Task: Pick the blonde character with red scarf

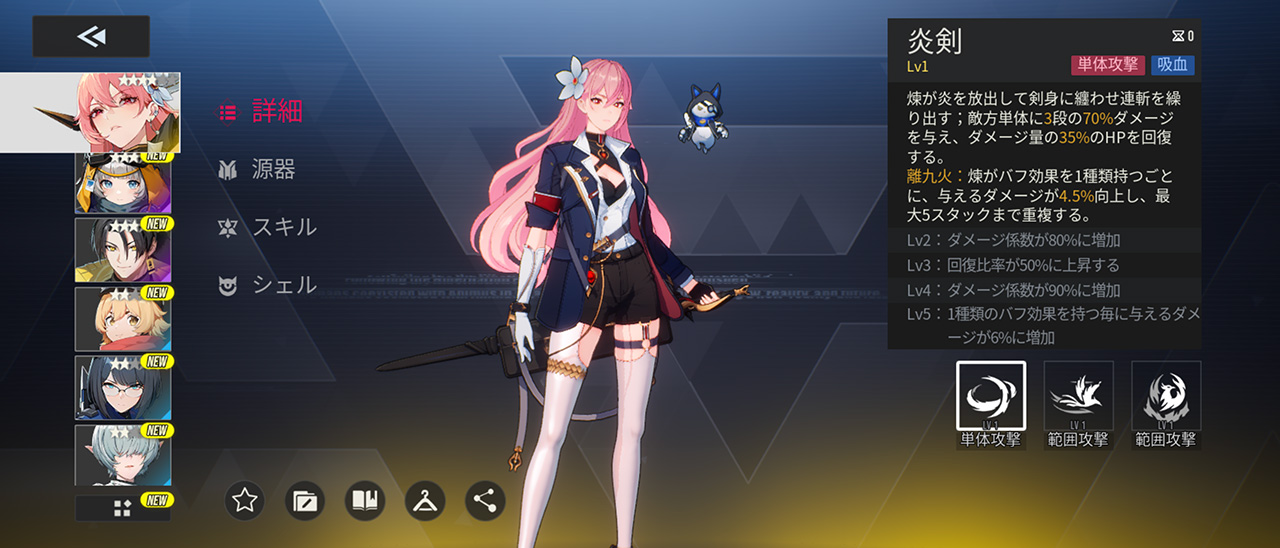Action: click(123, 318)
